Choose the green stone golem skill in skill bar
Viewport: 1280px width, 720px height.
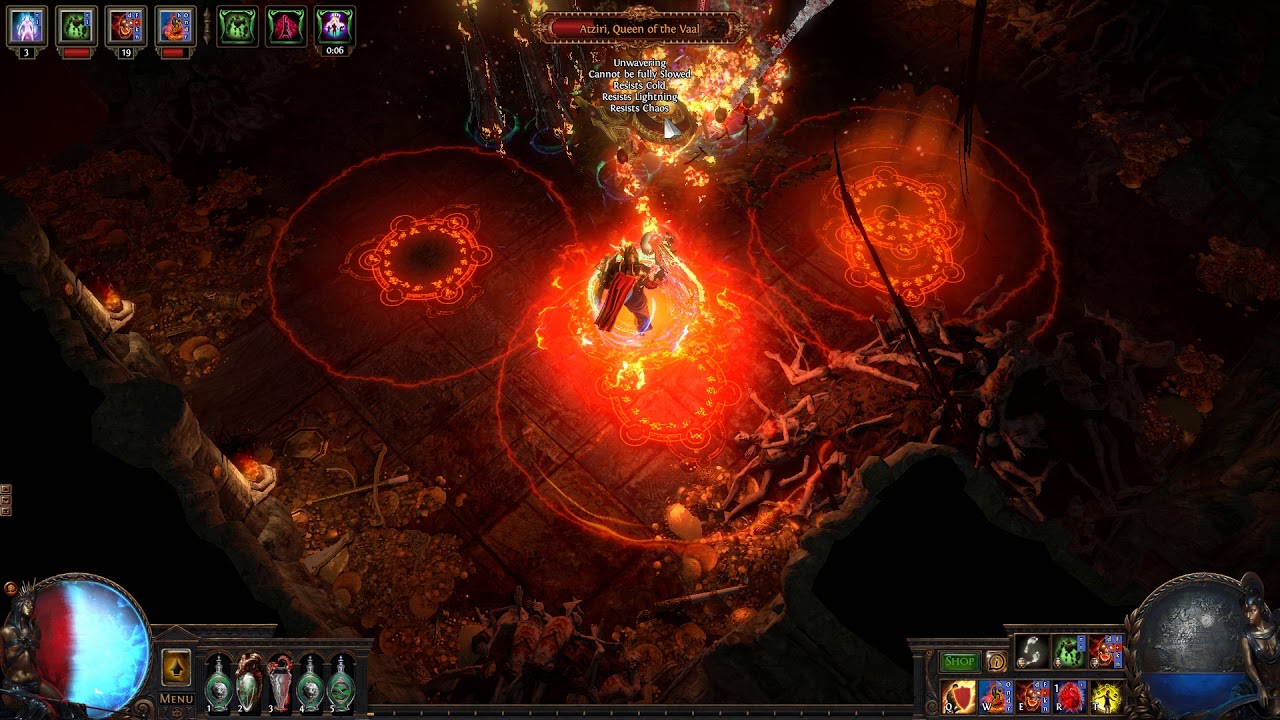point(1070,652)
